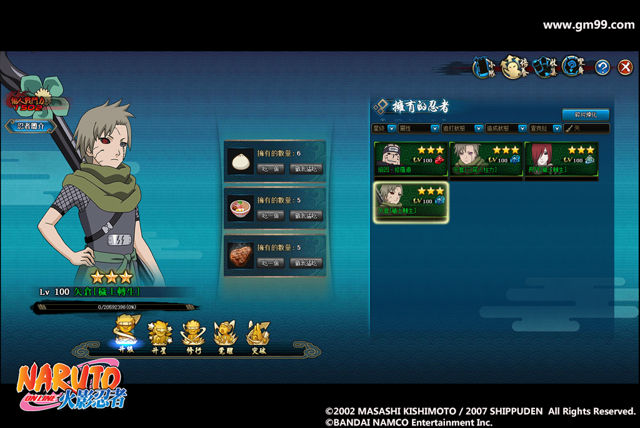Close the ninja screen with the red X

pos(626,67)
